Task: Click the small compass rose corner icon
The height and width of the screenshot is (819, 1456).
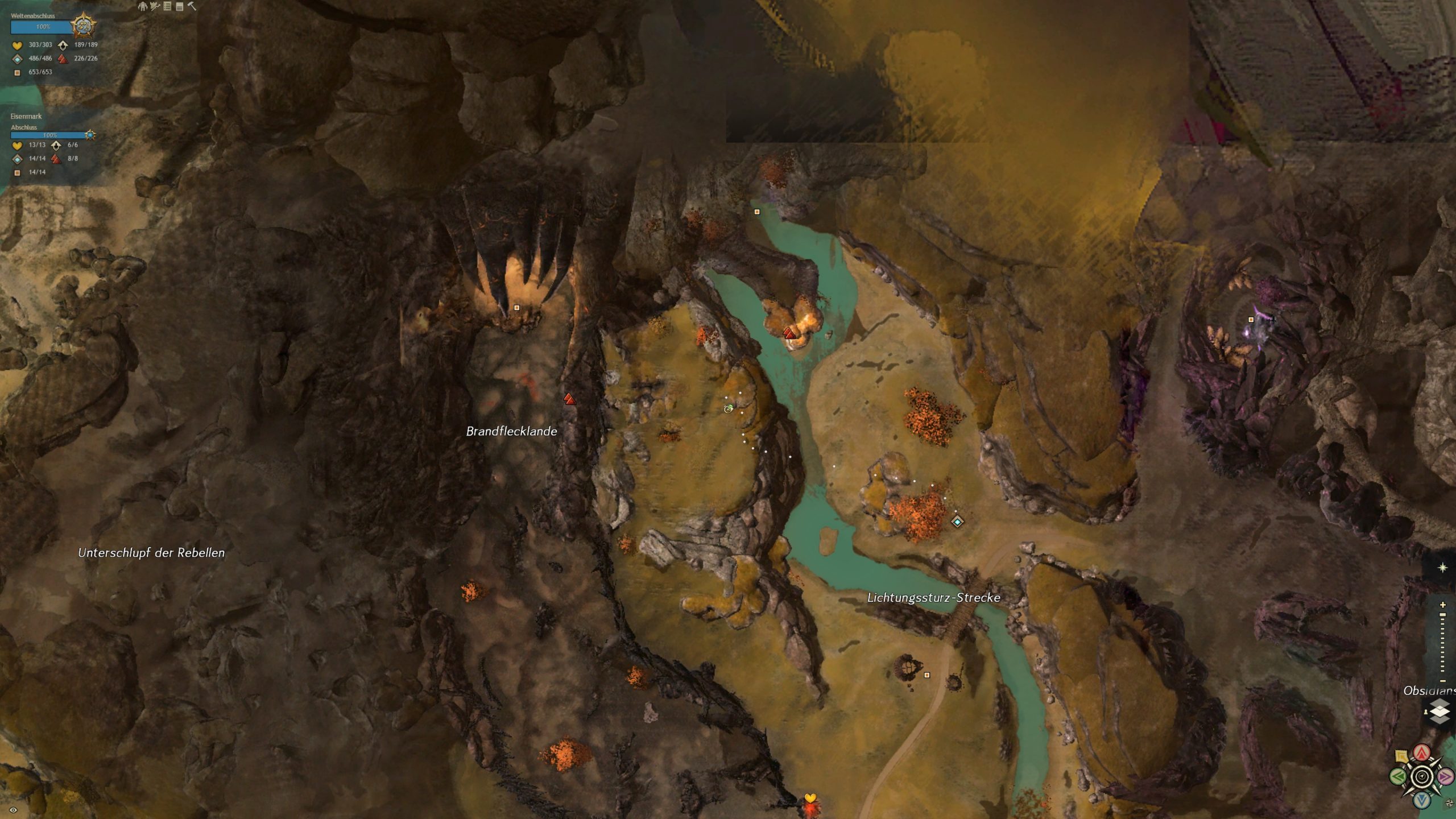Action: point(1449,804)
